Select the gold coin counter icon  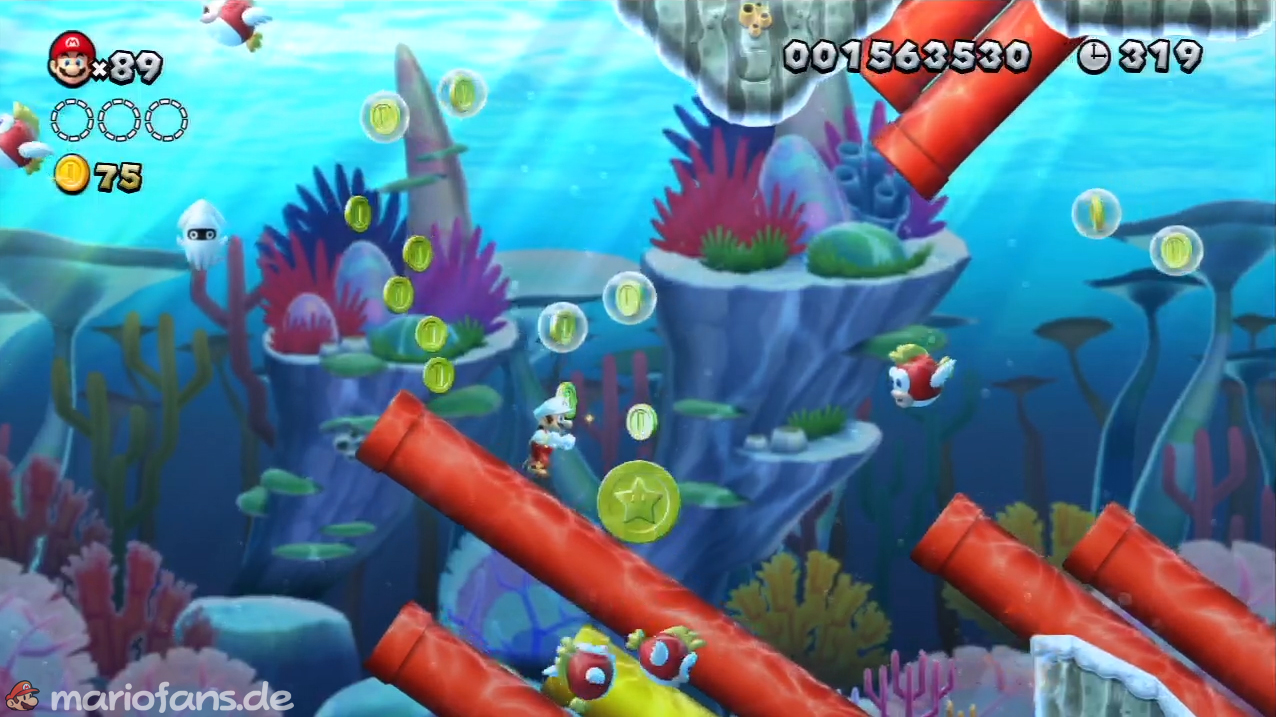click(x=71, y=175)
